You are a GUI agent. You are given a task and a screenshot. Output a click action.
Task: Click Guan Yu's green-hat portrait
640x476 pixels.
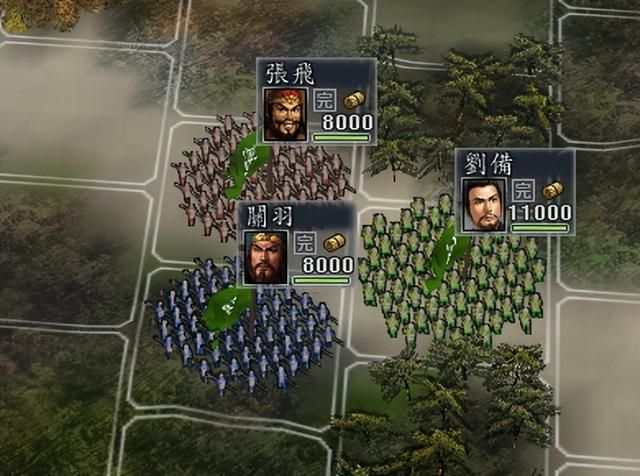point(266,257)
